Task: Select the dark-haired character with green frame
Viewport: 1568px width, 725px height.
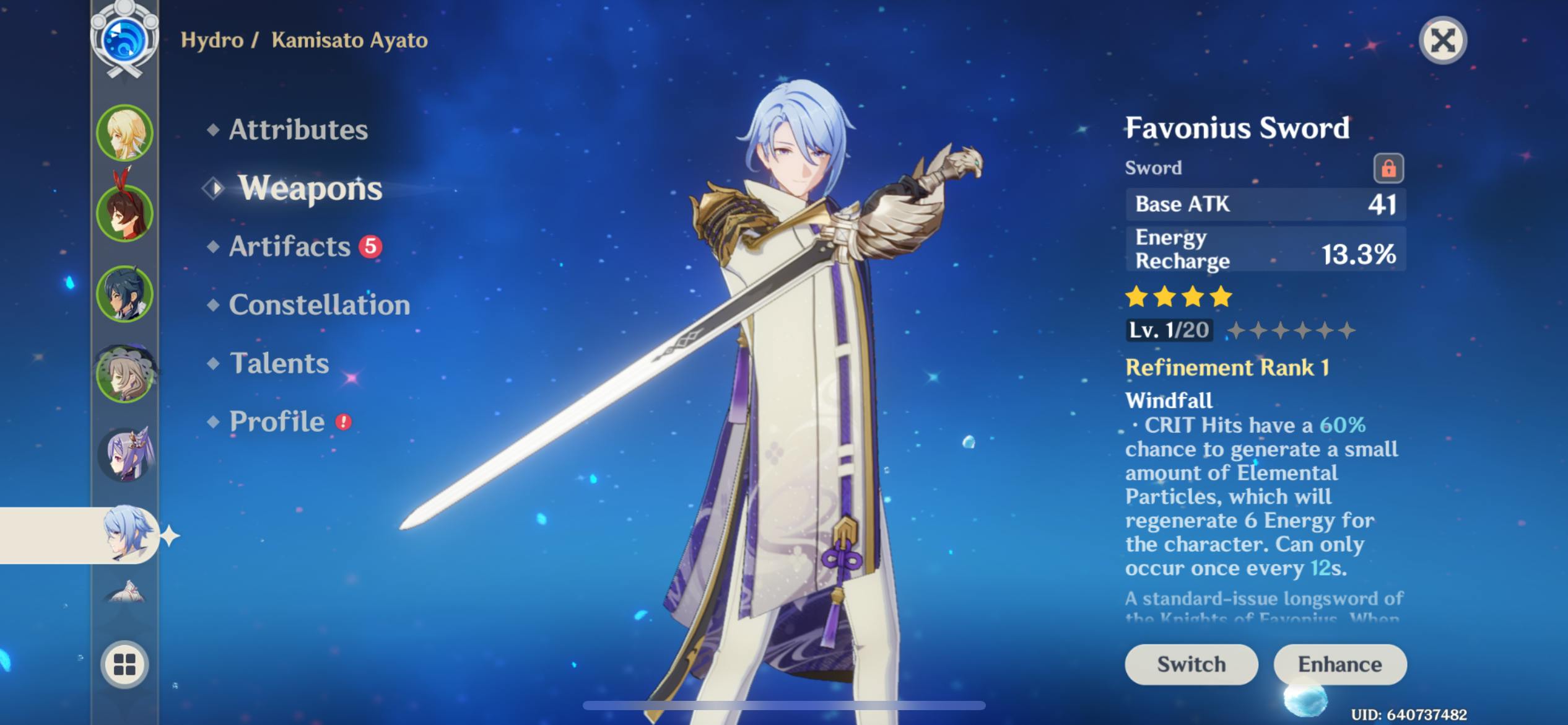Action: pos(124,294)
